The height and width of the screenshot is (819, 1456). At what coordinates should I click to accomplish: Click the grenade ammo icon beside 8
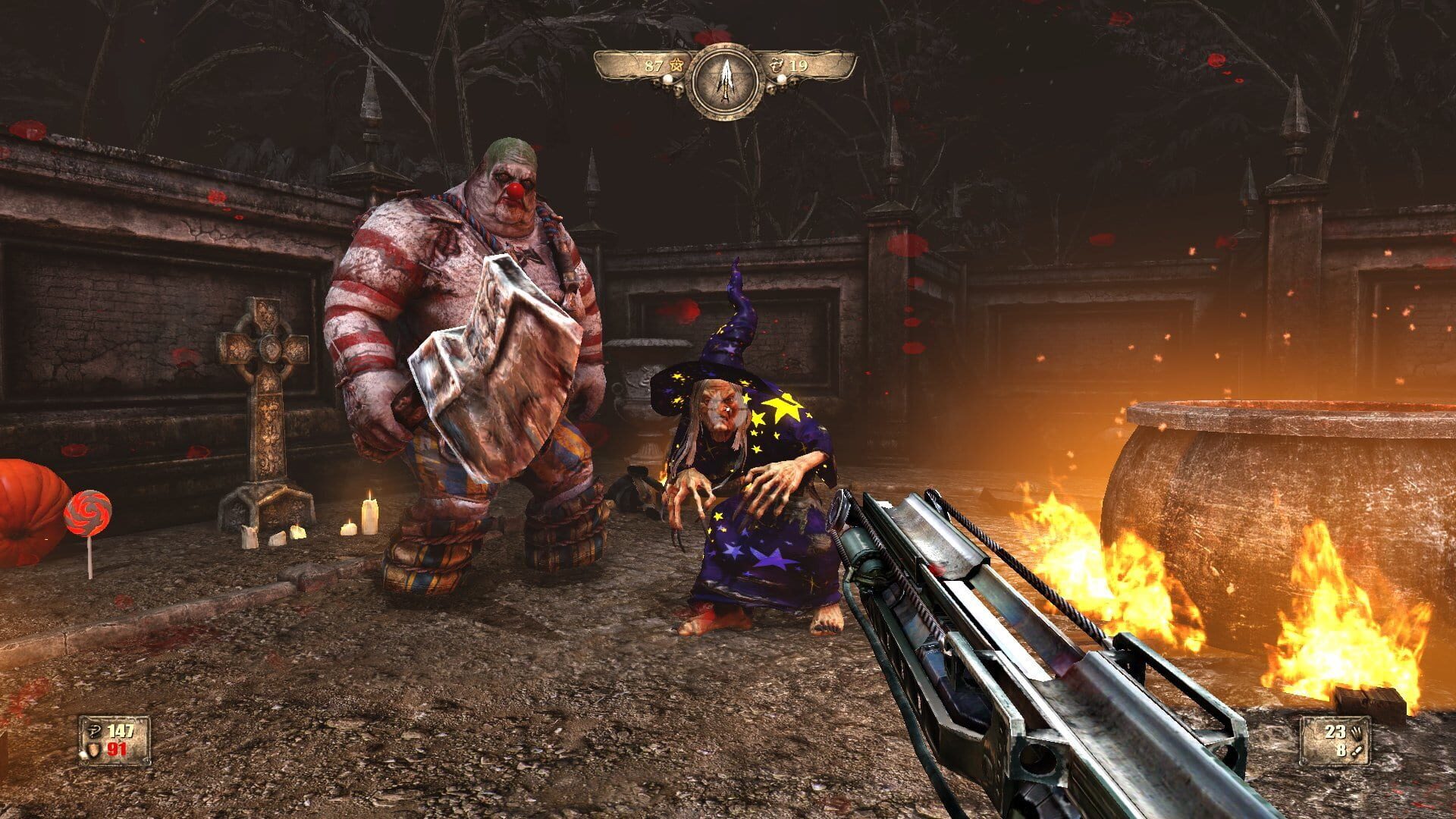coord(1356,752)
